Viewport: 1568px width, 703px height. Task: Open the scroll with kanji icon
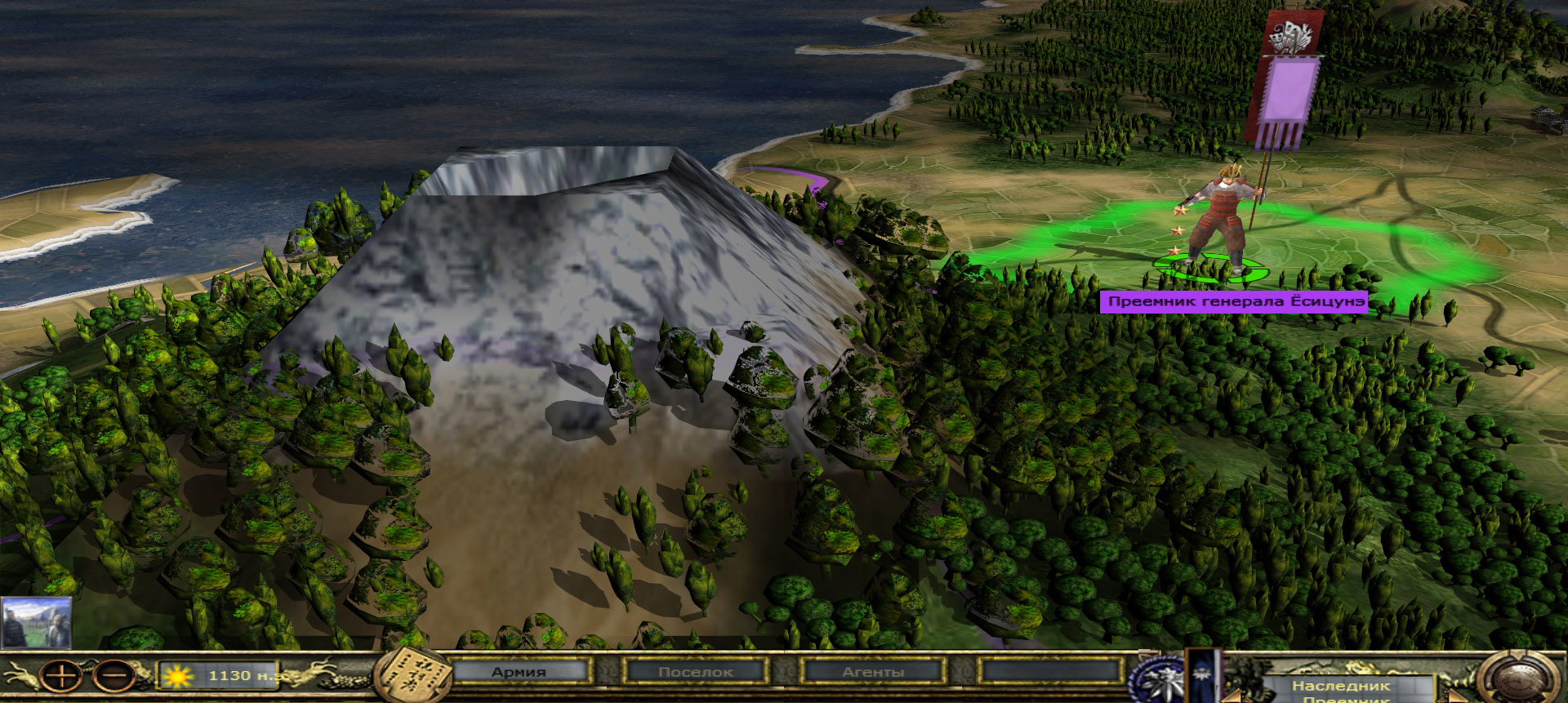pos(414,676)
